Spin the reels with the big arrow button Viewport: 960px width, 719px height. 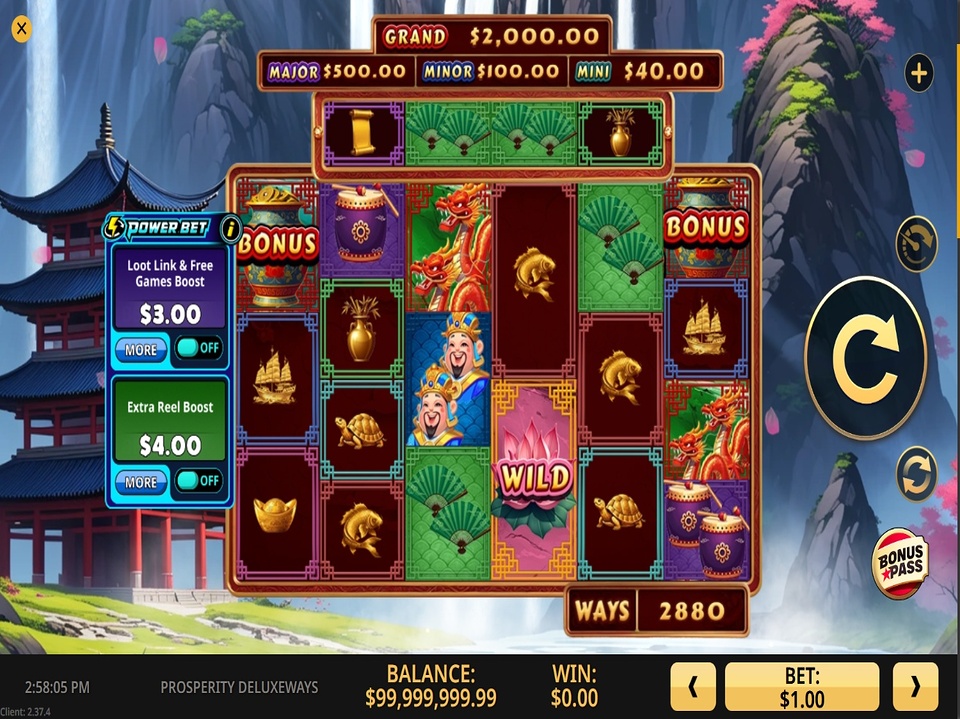point(865,359)
